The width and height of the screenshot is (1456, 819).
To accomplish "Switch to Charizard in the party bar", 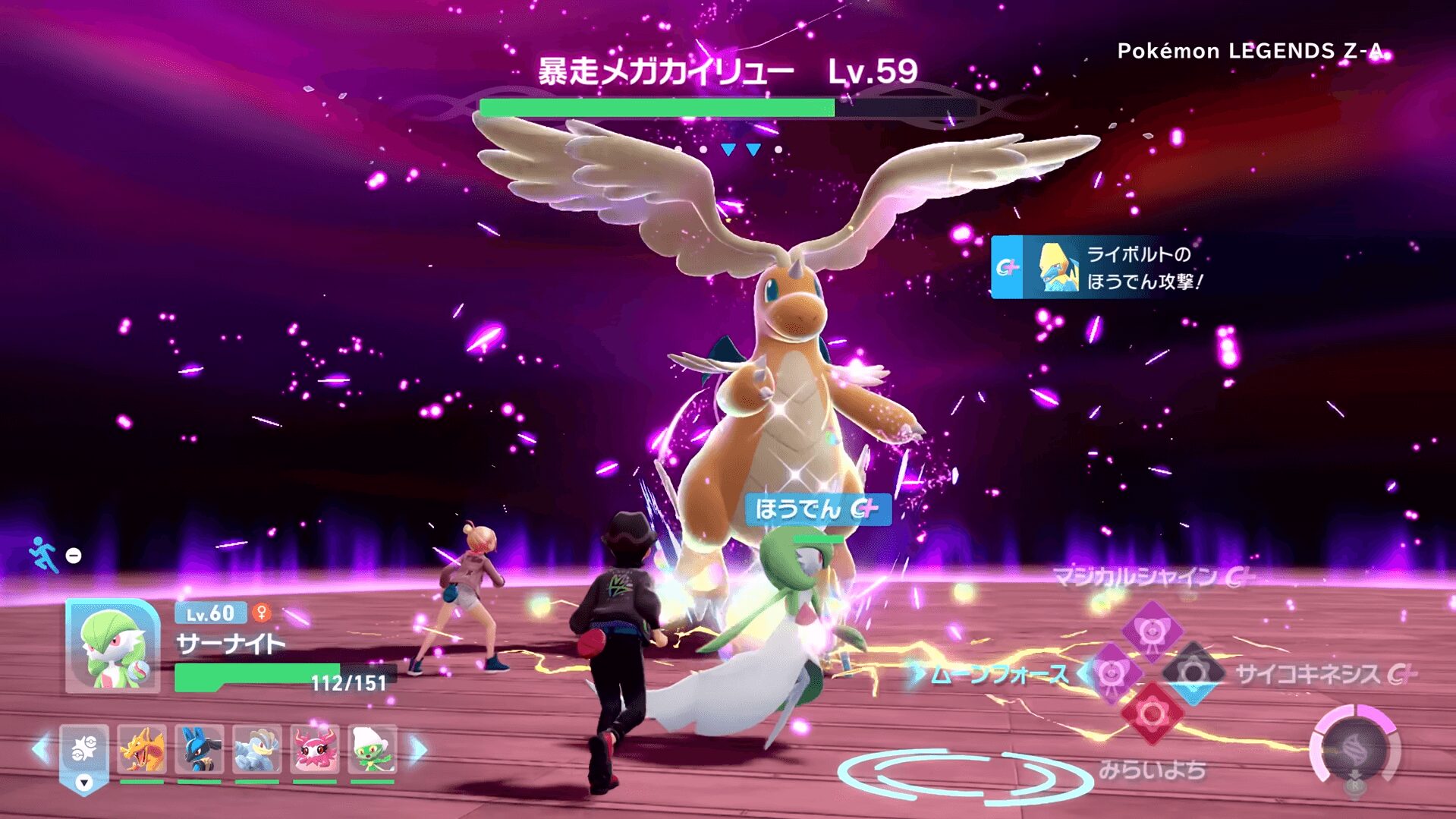I will click(142, 749).
